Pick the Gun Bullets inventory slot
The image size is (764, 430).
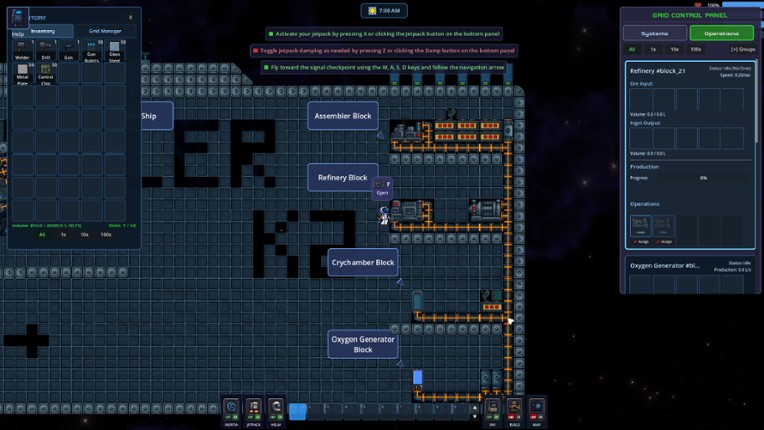pyautogui.click(x=92, y=50)
